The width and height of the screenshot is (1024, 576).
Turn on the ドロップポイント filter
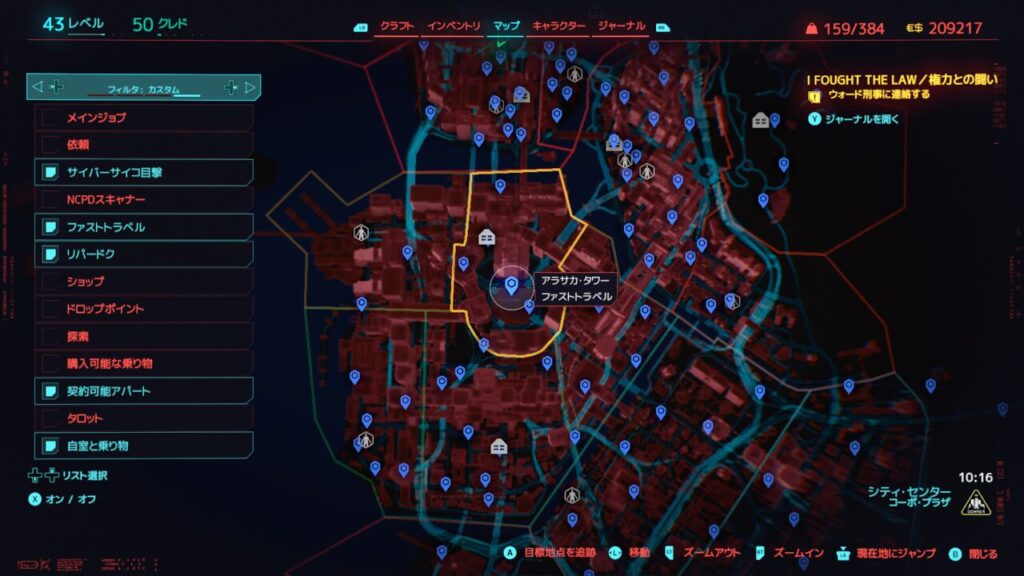pos(145,309)
